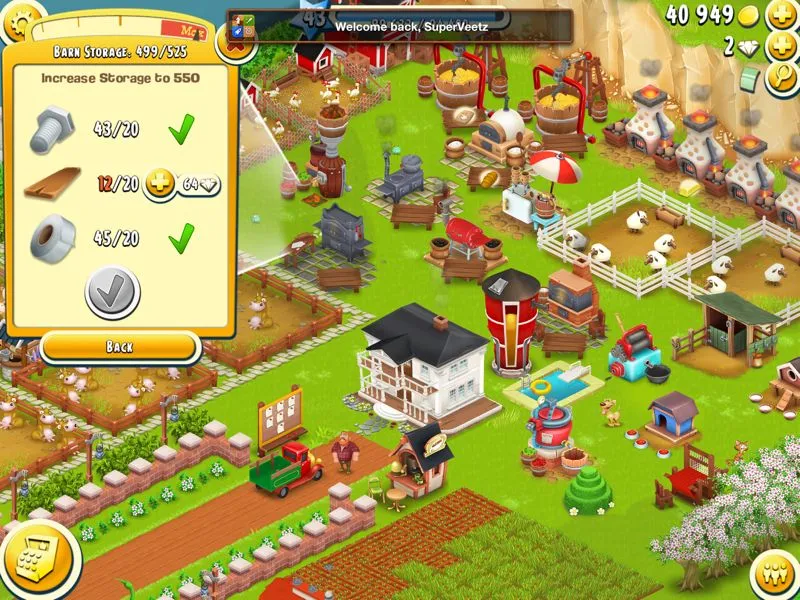
Task: Add more coins with the plus button
Action: pos(781,15)
